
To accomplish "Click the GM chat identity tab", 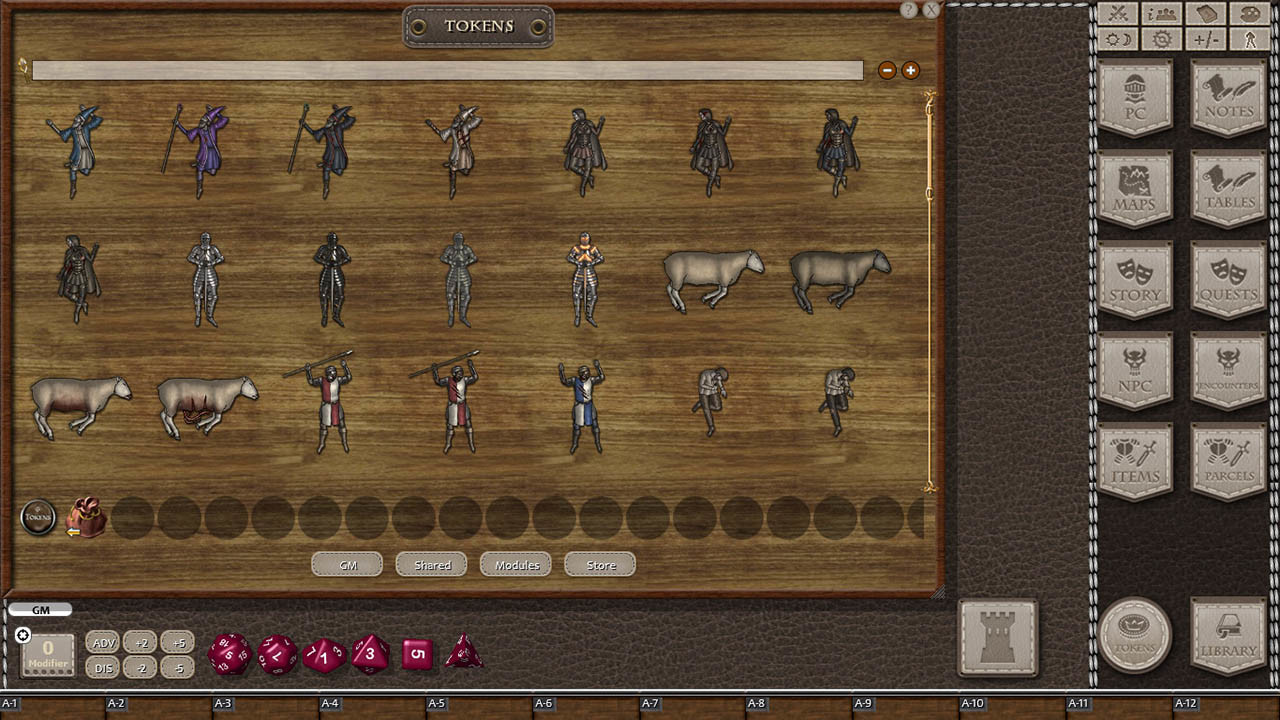I will point(40,609).
